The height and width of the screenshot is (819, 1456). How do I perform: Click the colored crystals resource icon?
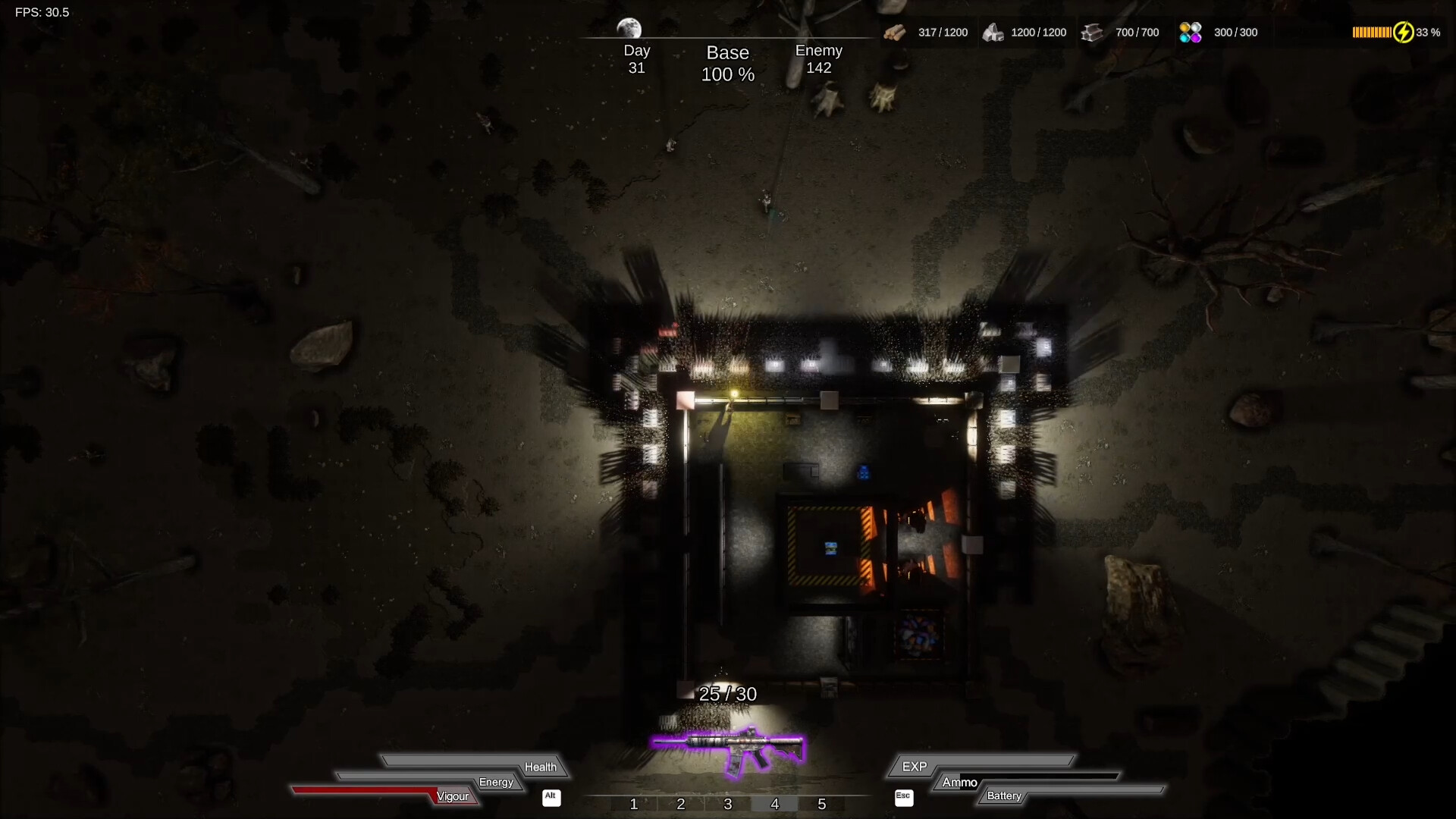tap(1191, 33)
